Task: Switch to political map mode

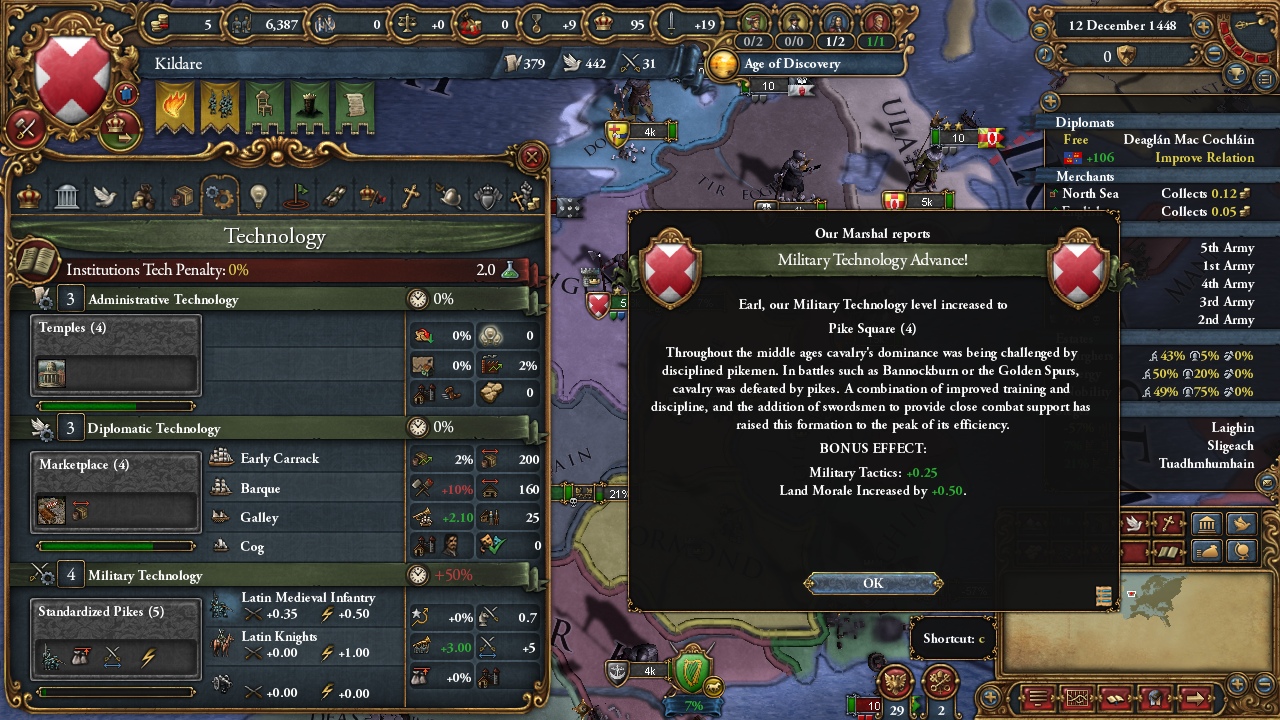Action: pyautogui.click(x=1207, y=525)
